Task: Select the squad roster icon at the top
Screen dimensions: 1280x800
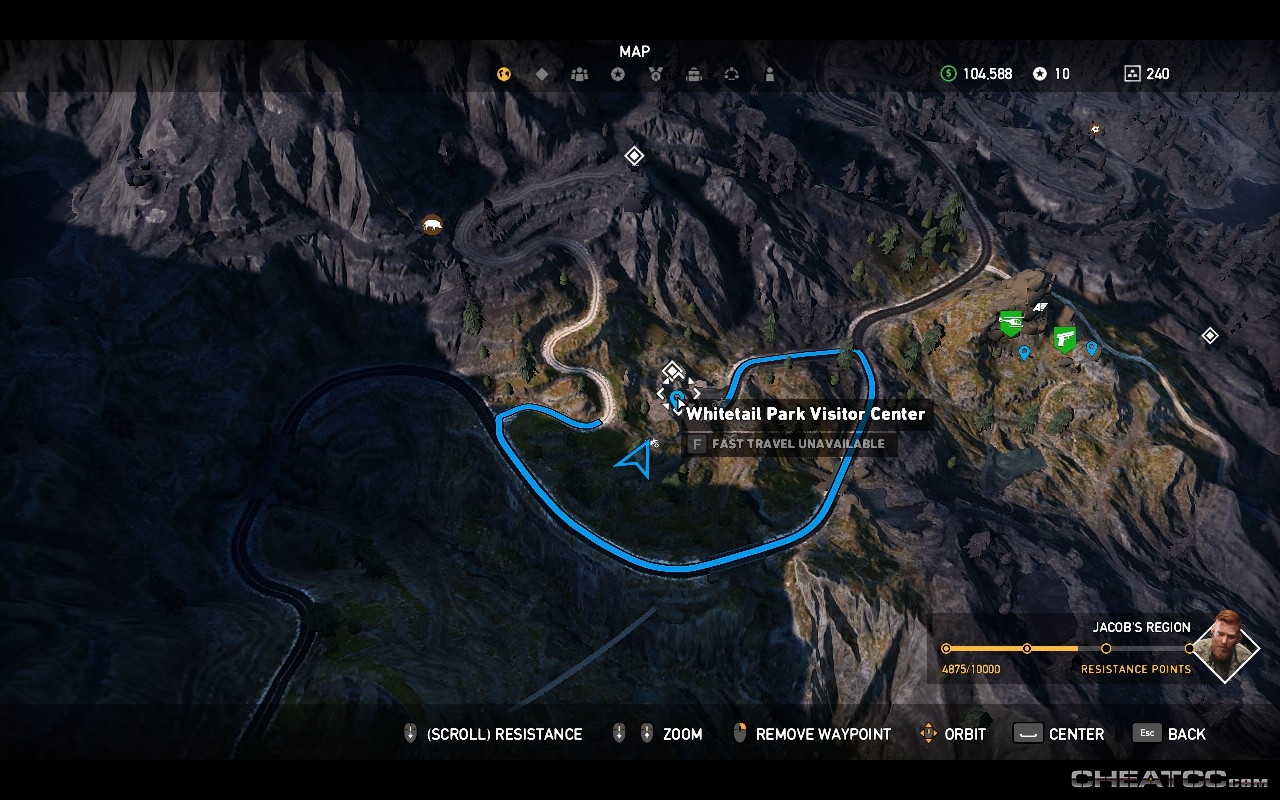Action: (580, 73)
